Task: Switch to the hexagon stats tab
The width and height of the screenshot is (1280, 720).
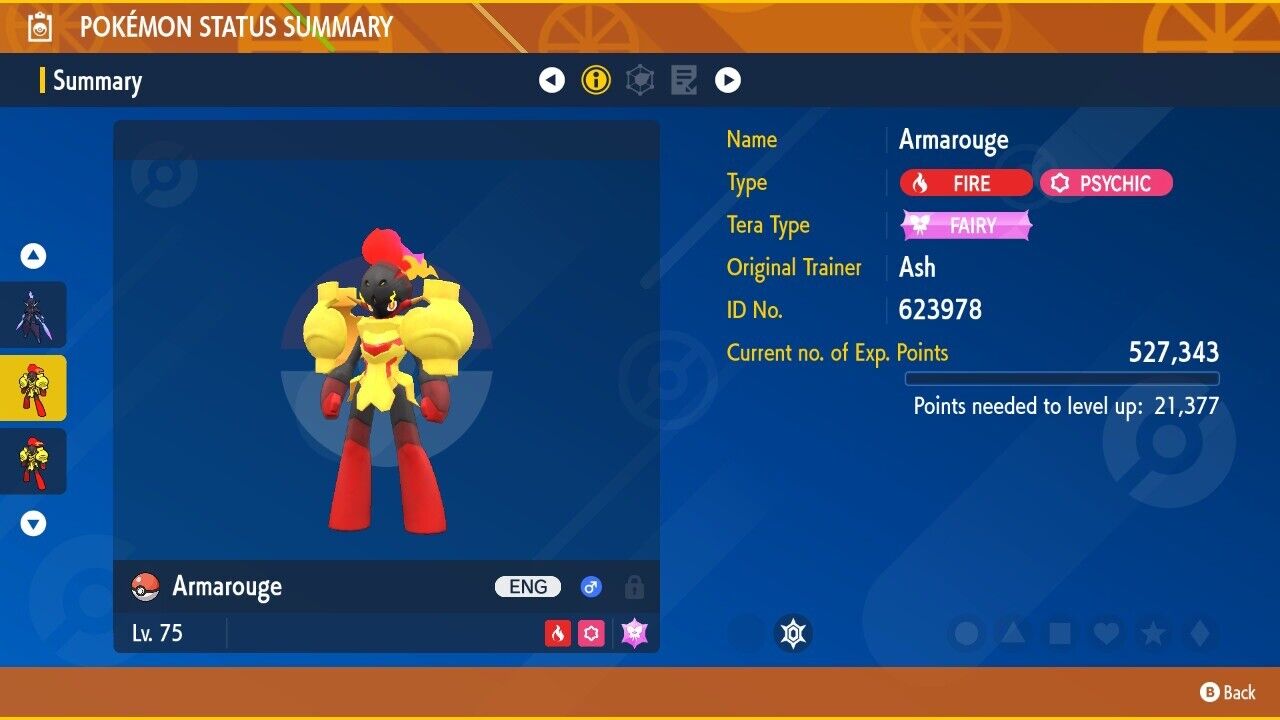Action: pyautogui.click(x=640, y=80)
